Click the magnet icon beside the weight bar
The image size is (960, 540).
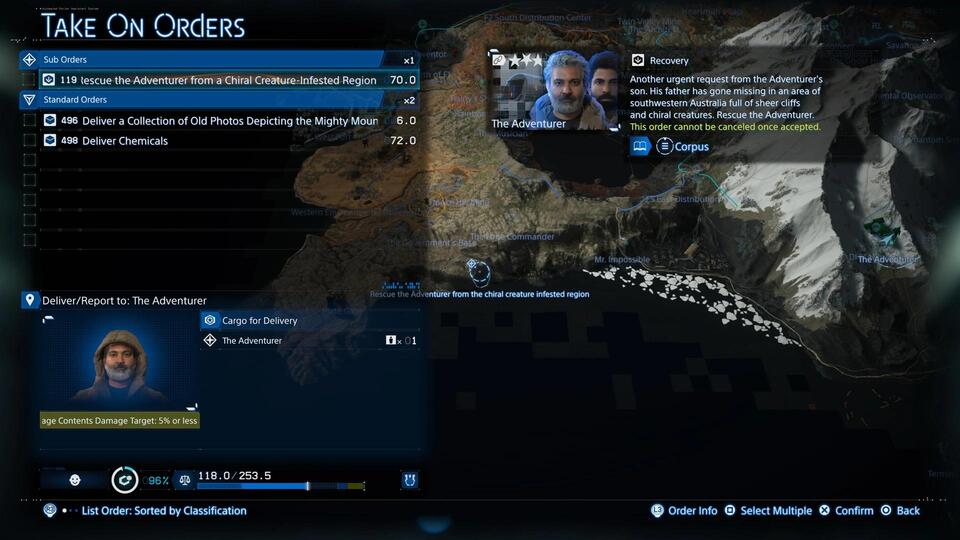pyautogui.click(x=409, y=480)
